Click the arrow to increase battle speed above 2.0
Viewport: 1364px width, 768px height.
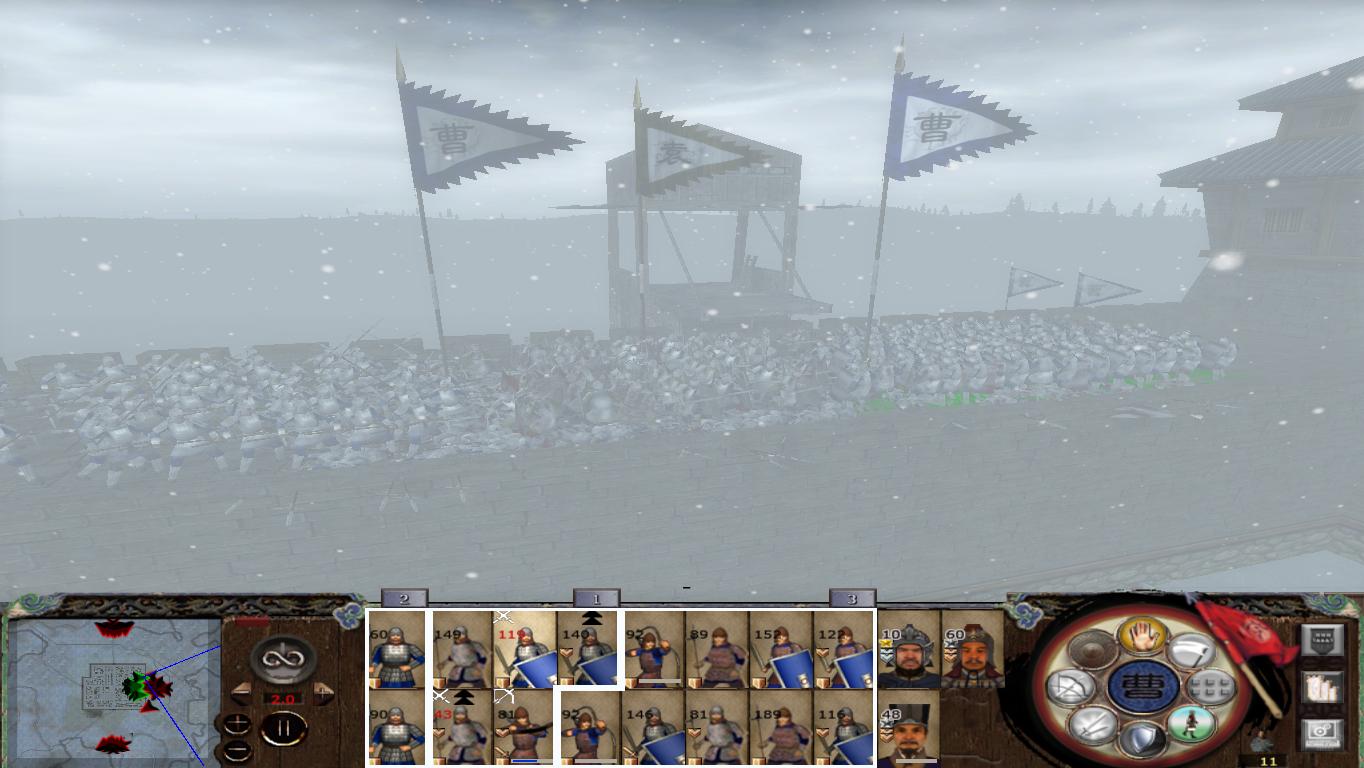point(322,693)
